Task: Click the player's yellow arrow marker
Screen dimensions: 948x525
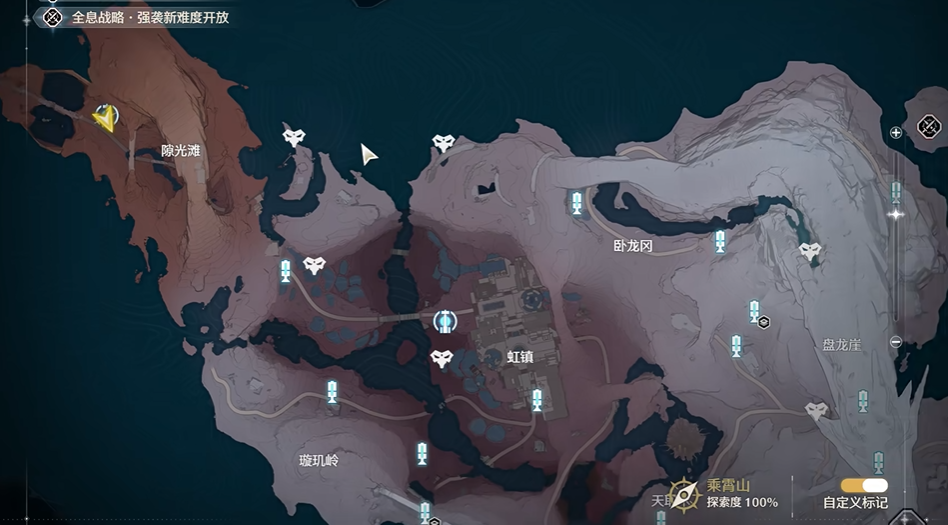Action: point(104,119)
